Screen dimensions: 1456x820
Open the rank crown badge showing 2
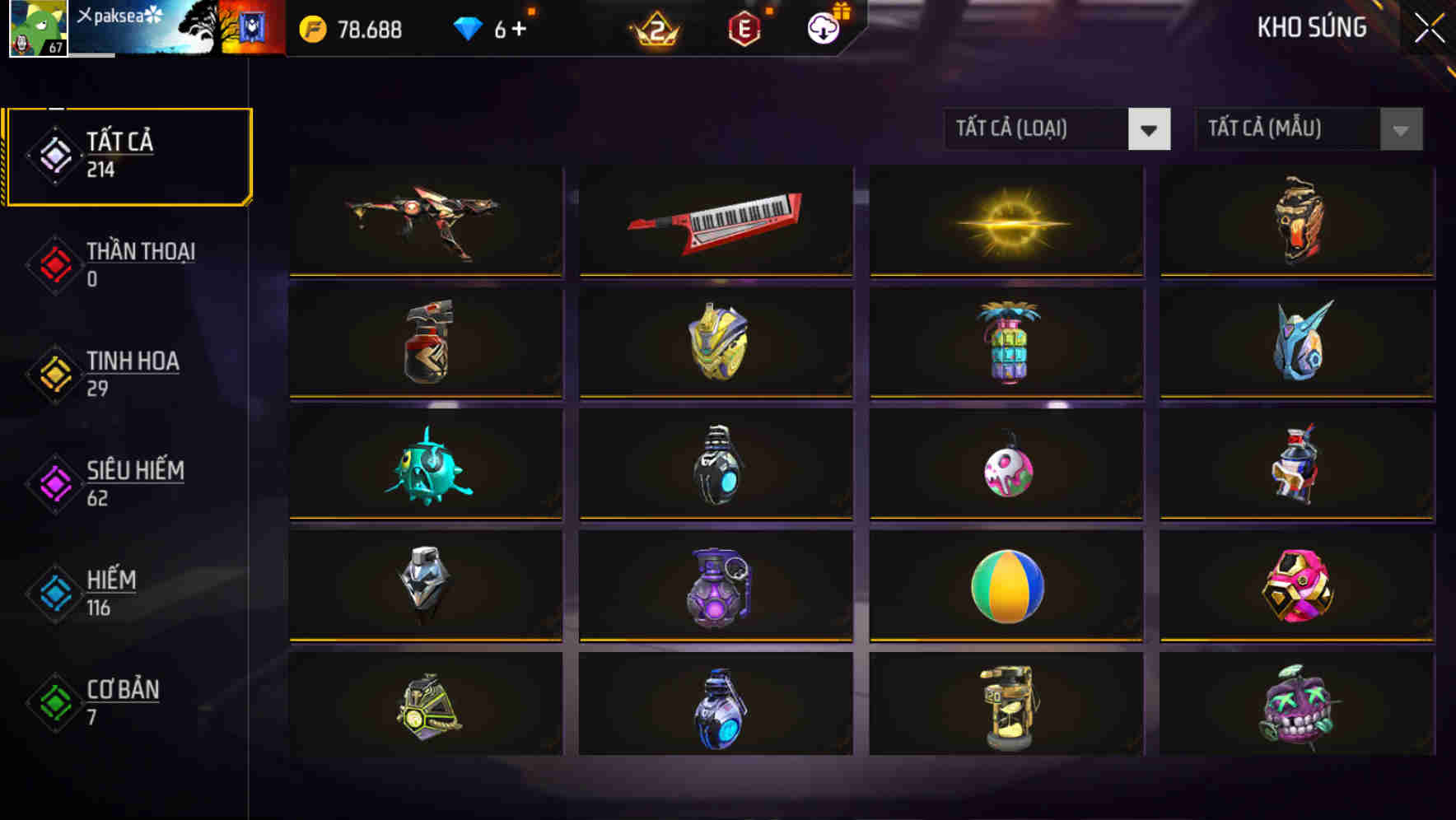pos(655,30)
